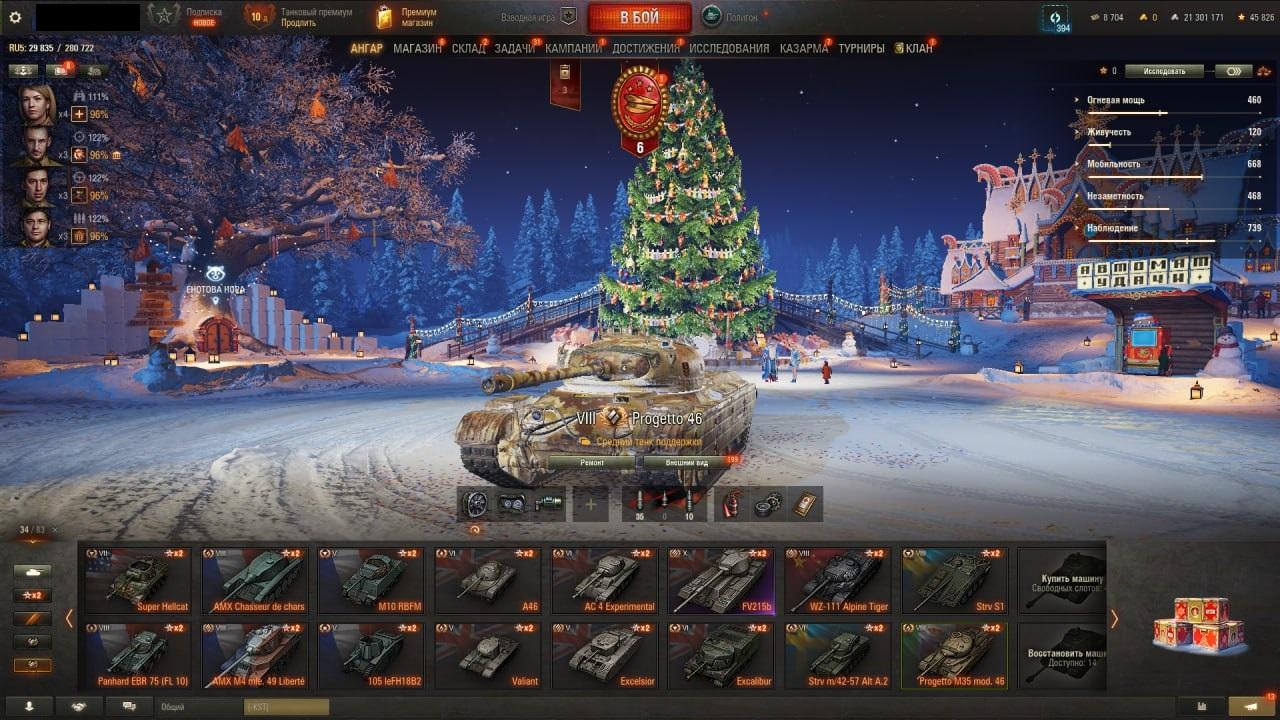This screenshot has height=720, width=1280.
Task: Open the ТУРНИРЫ tab
Action: [861, 48]
